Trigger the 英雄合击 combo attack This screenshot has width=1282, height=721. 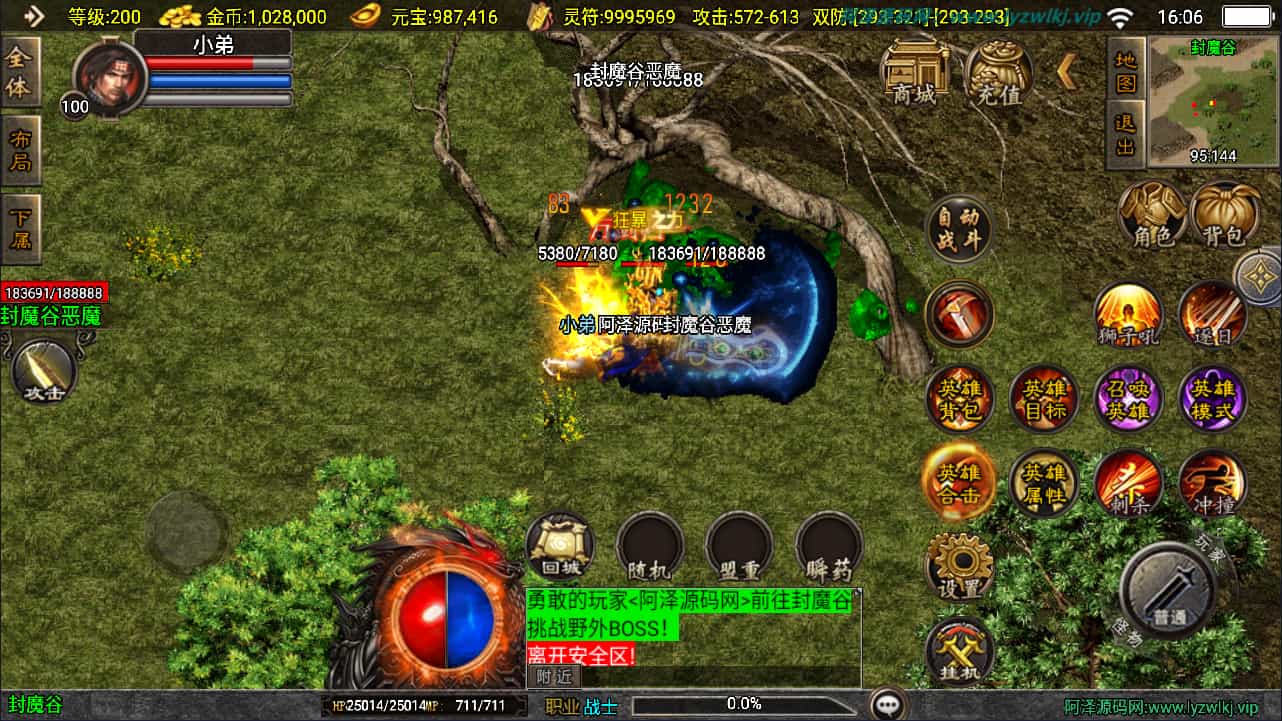959,483
